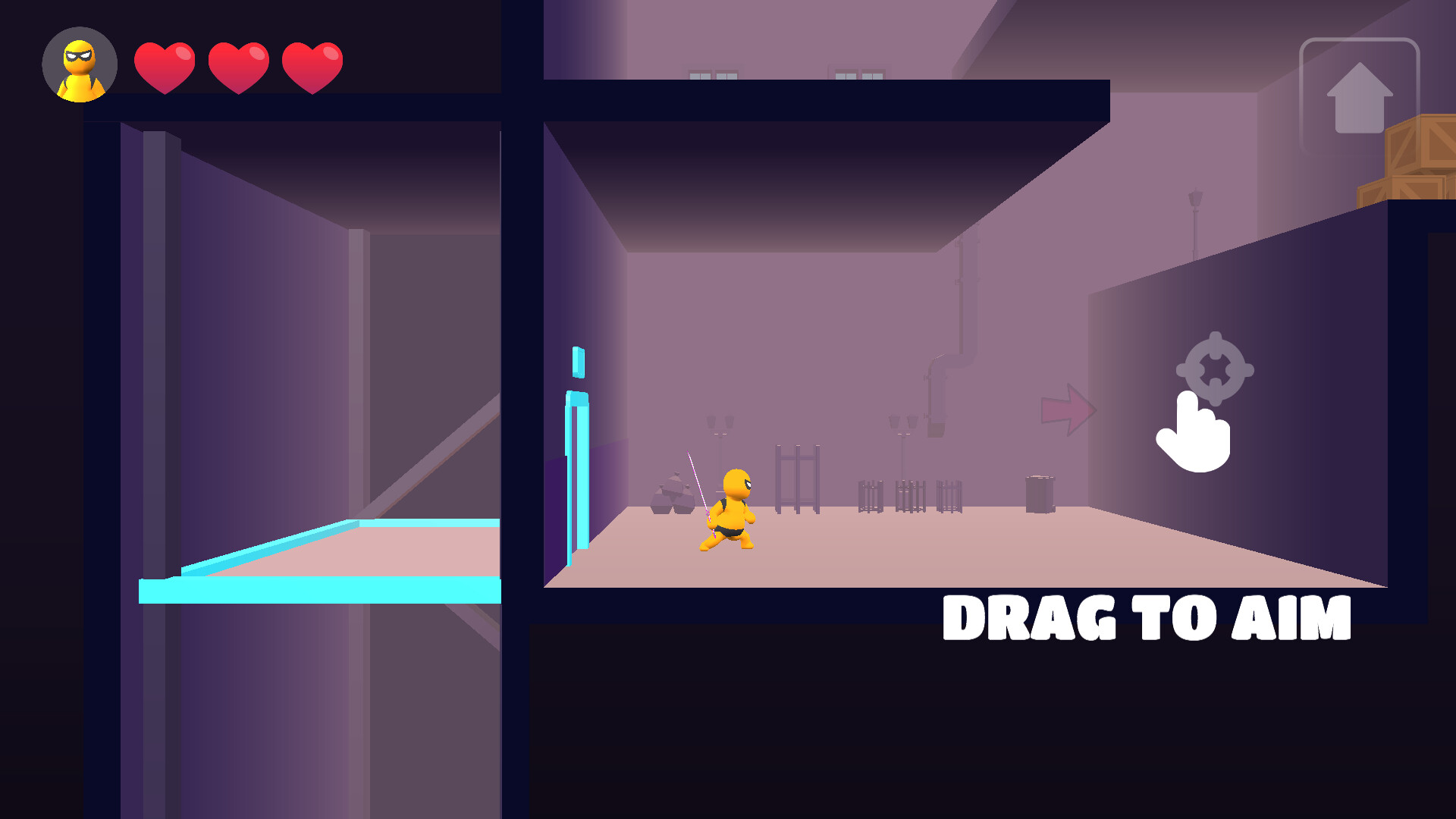1456x819 pixels.
Task: Click the third heart in the health bar
Action: tap(311, 67)
